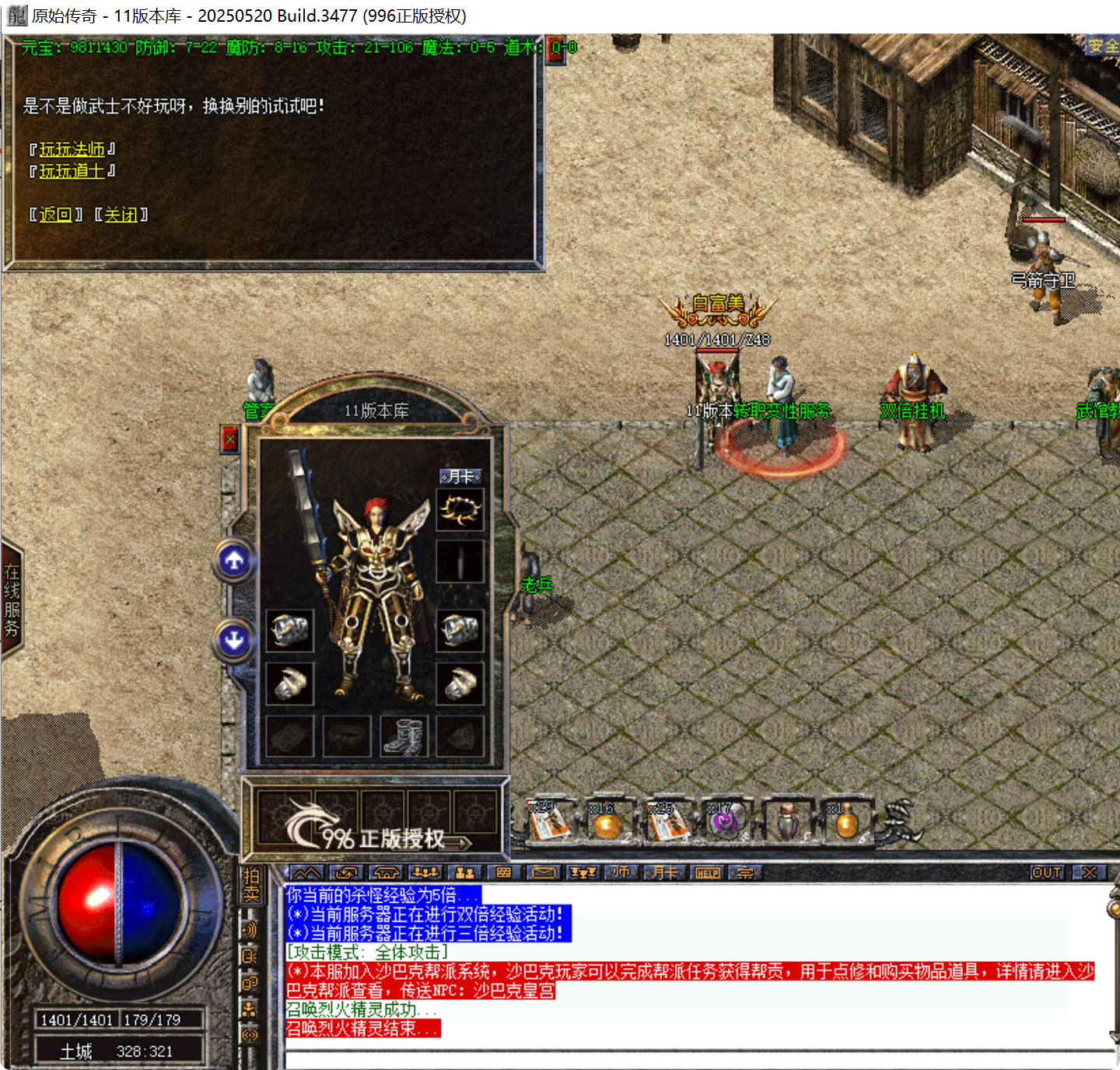This screenshot has width=1120, height=1070.
Task: Toggle the voice chat icon below 拍卖
Action: (250, 929)
